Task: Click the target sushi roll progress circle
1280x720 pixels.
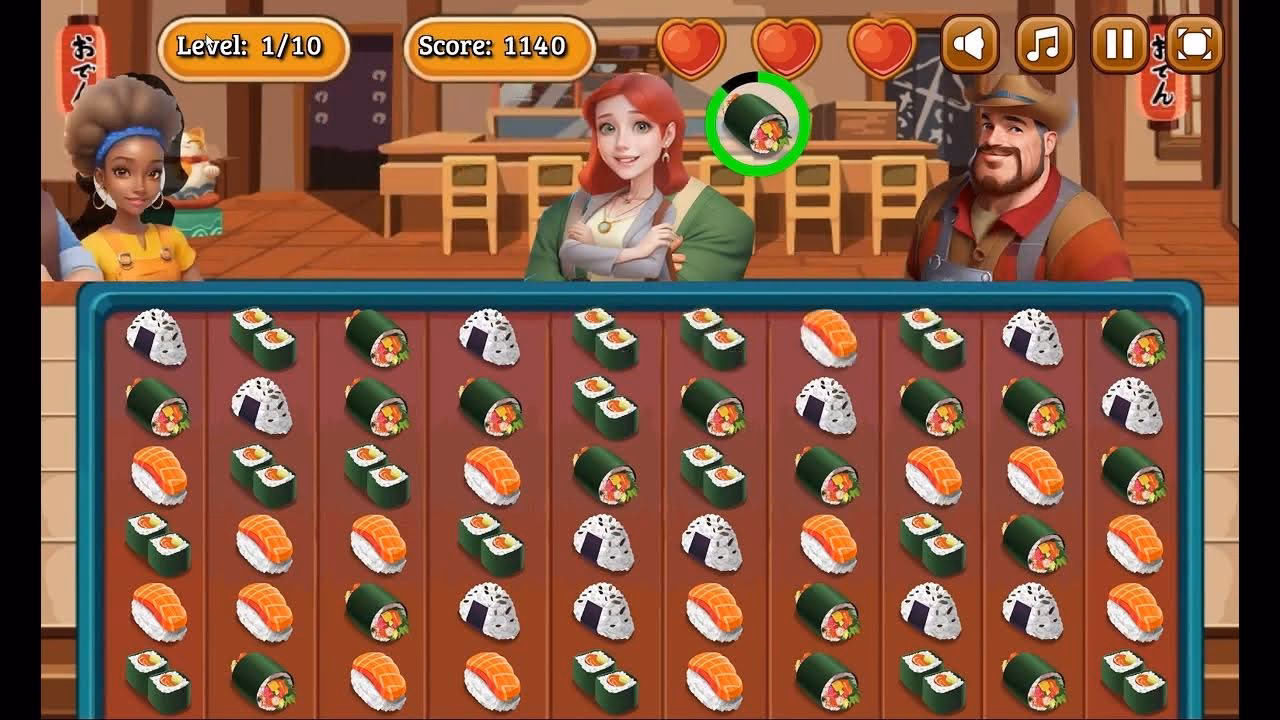Action: (757, 123)
